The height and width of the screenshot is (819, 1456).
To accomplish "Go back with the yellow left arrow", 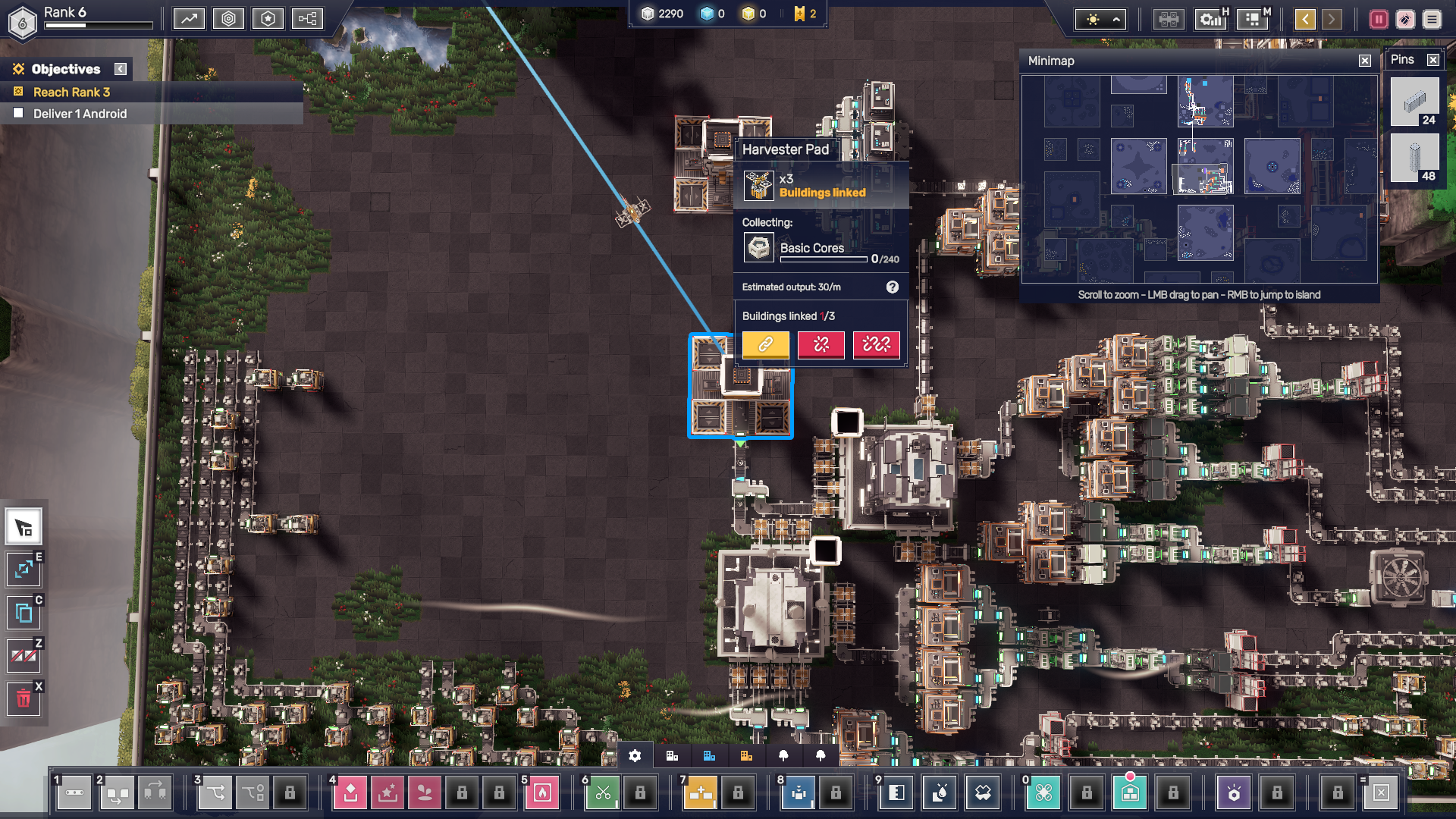I will (x=1305, y=19).
